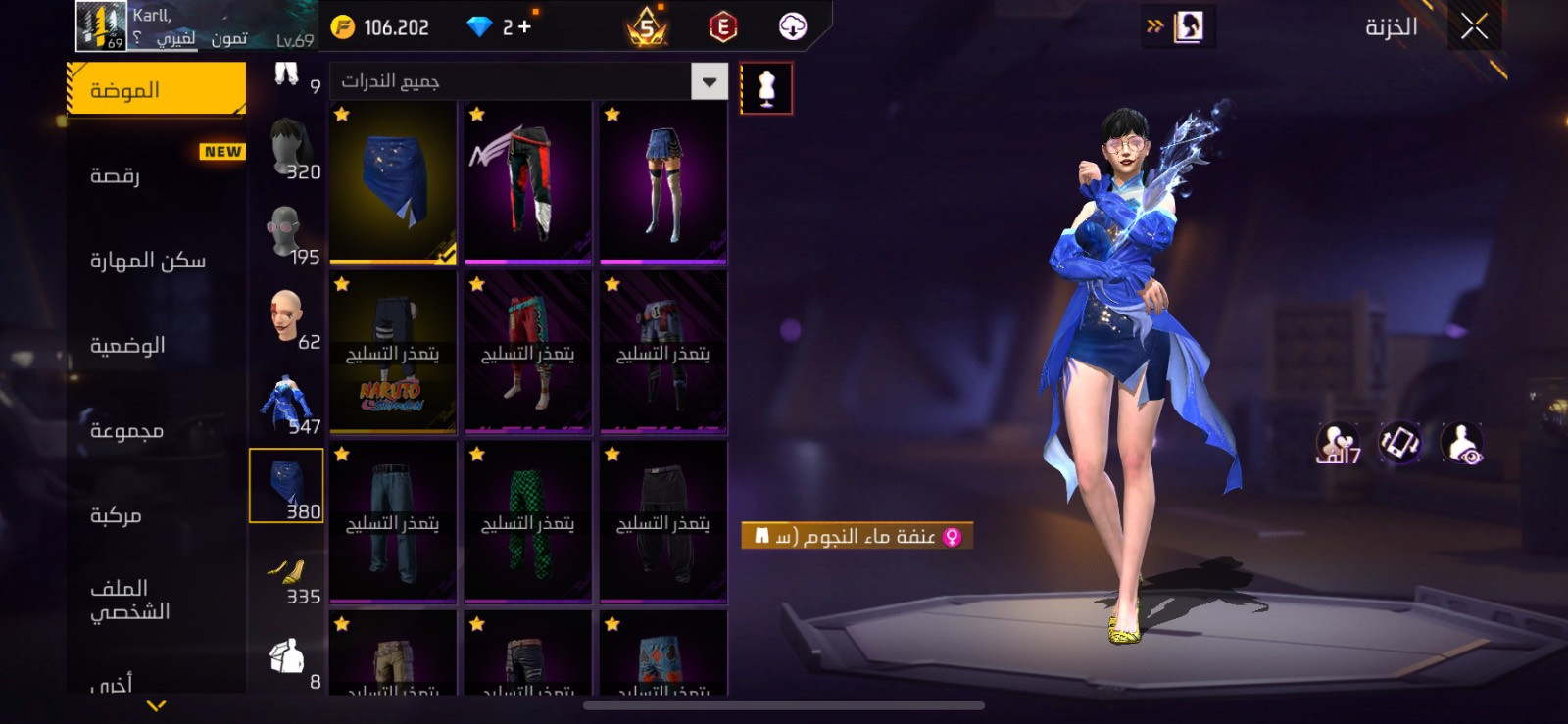Viewport: 1568px width, 724px height.
Task: Open the سكن المهارة skill skin tab
Action: 157,261
